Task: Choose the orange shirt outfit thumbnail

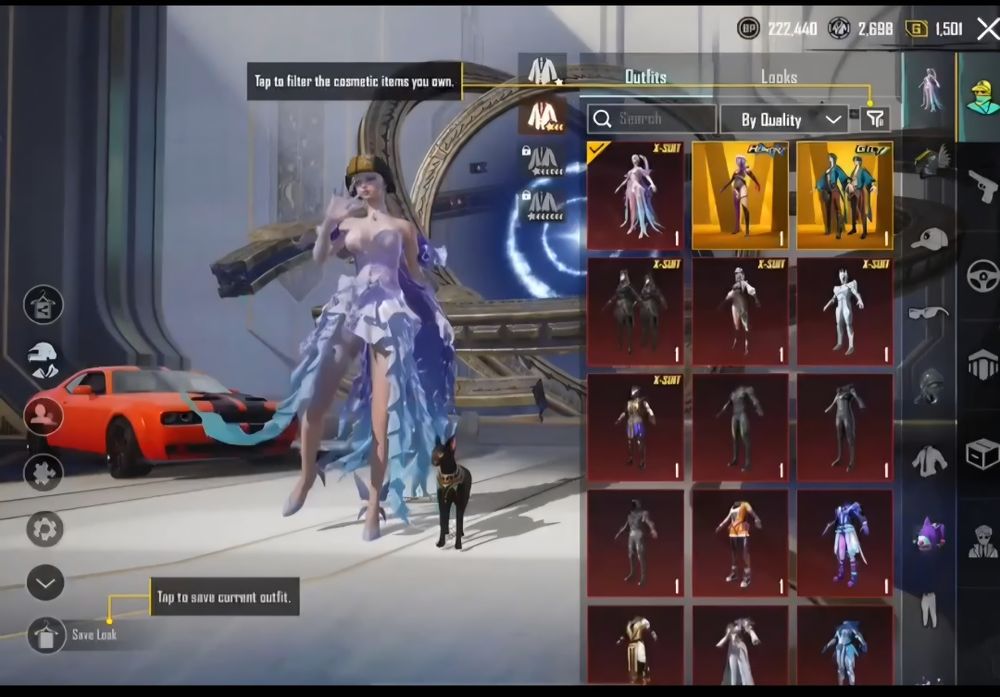Action: coord(741,543)
